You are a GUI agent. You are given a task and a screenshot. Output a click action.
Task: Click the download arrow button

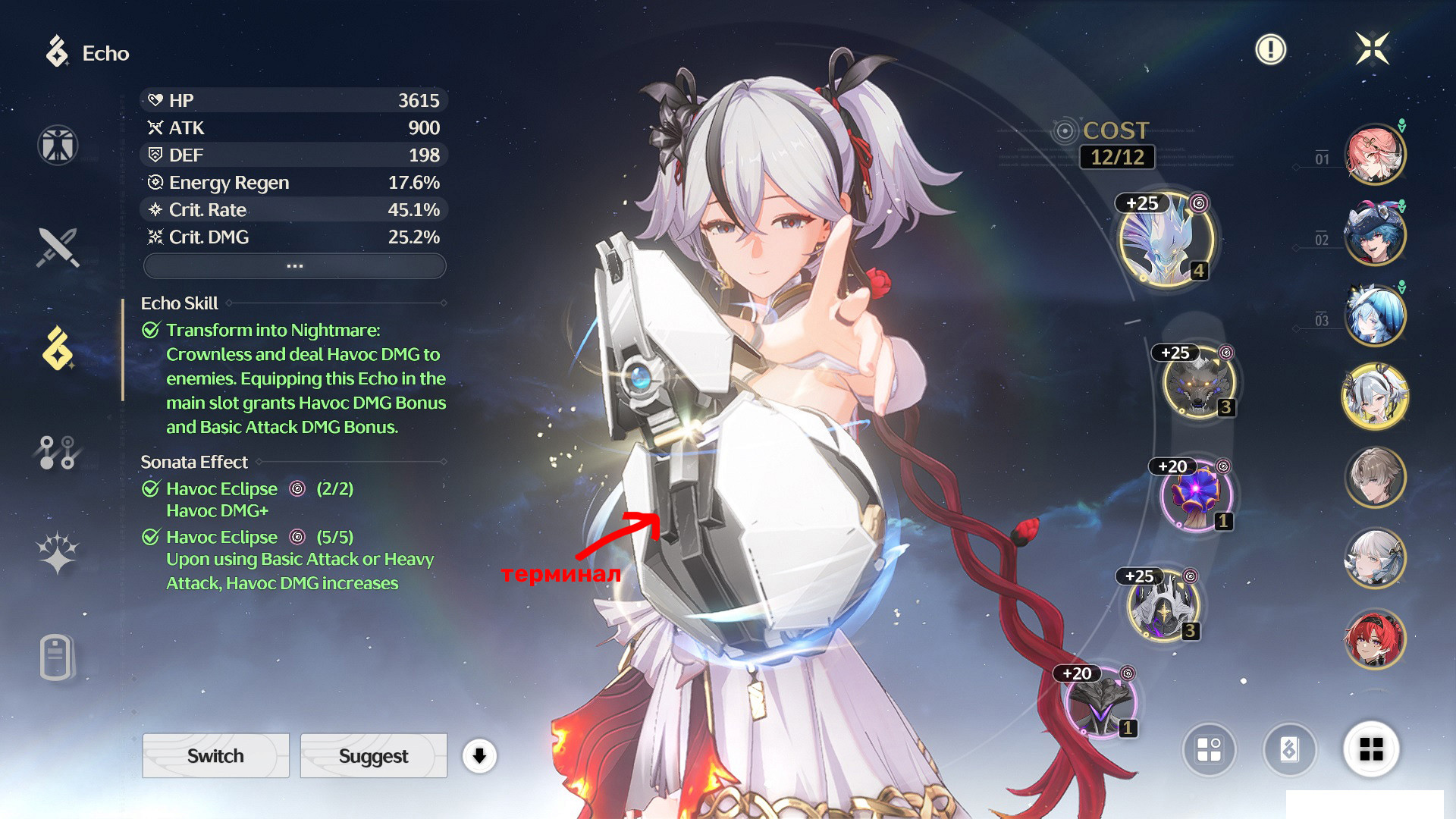479,755
